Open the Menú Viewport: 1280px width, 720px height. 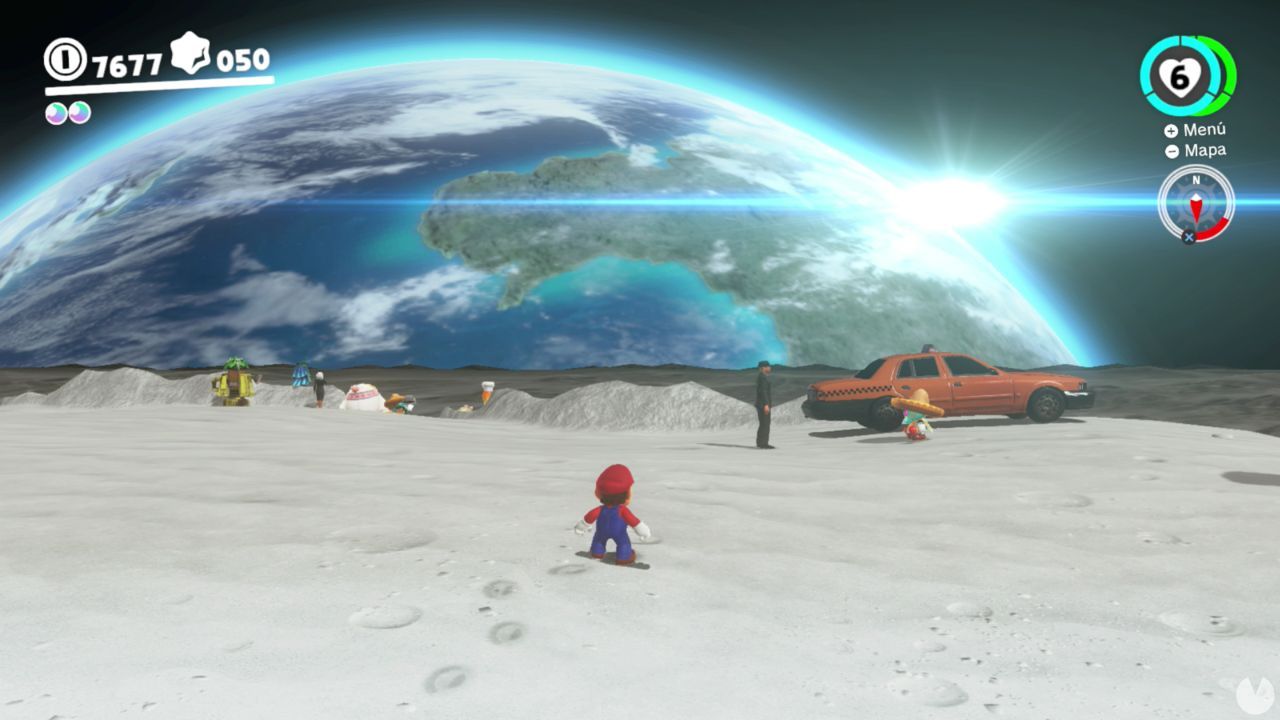1205,130
